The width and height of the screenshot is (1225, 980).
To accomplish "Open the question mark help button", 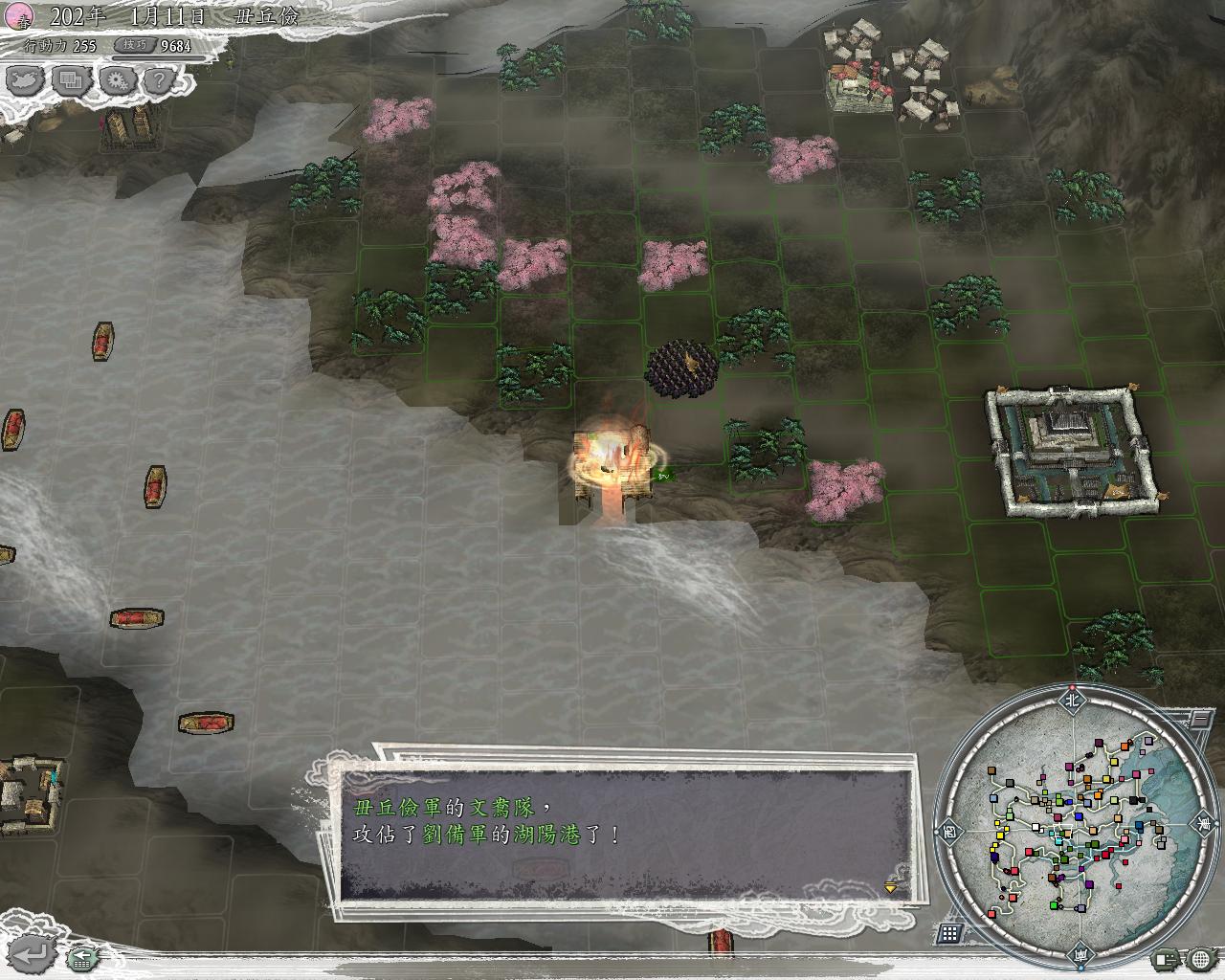I will tap(161, 79).
